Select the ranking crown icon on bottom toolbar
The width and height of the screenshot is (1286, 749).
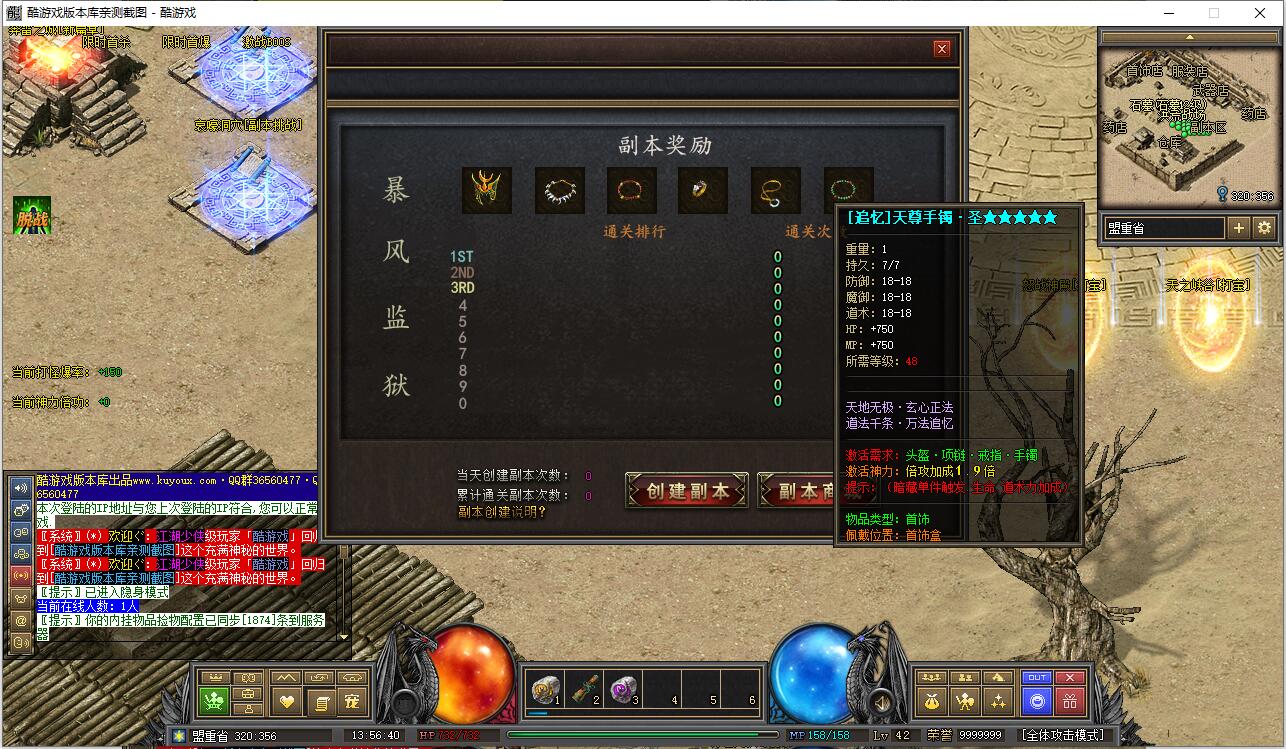coord(216,678)
